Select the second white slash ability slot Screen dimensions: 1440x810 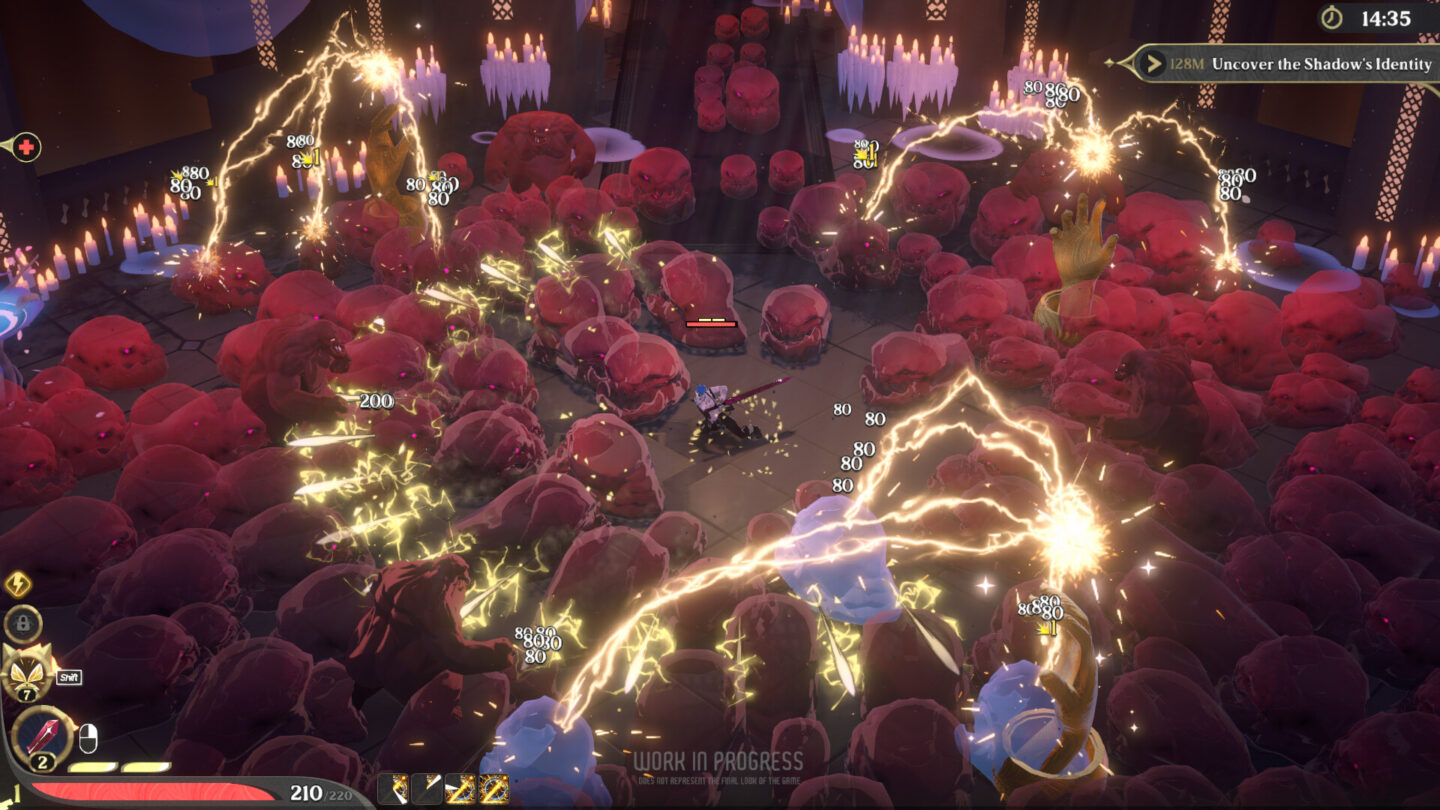pyautogui.click(x=427, y=787)
